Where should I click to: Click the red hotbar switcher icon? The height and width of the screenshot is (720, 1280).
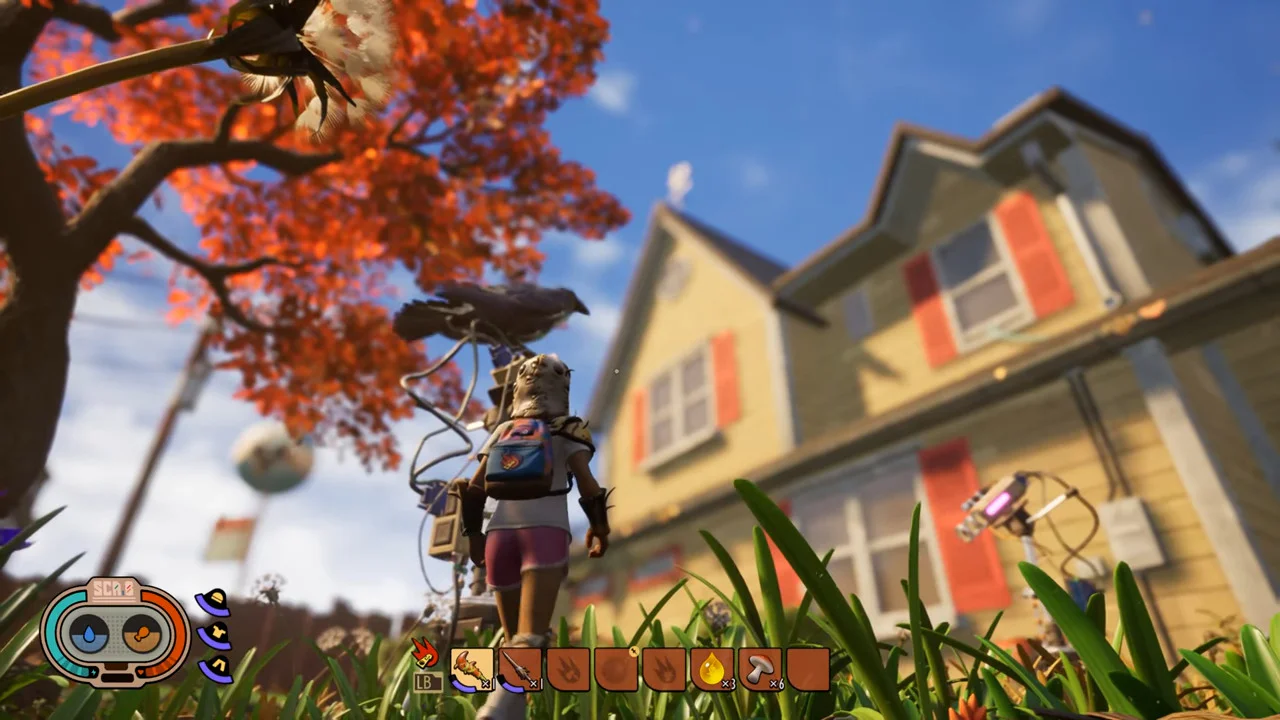tap(425, 655)
